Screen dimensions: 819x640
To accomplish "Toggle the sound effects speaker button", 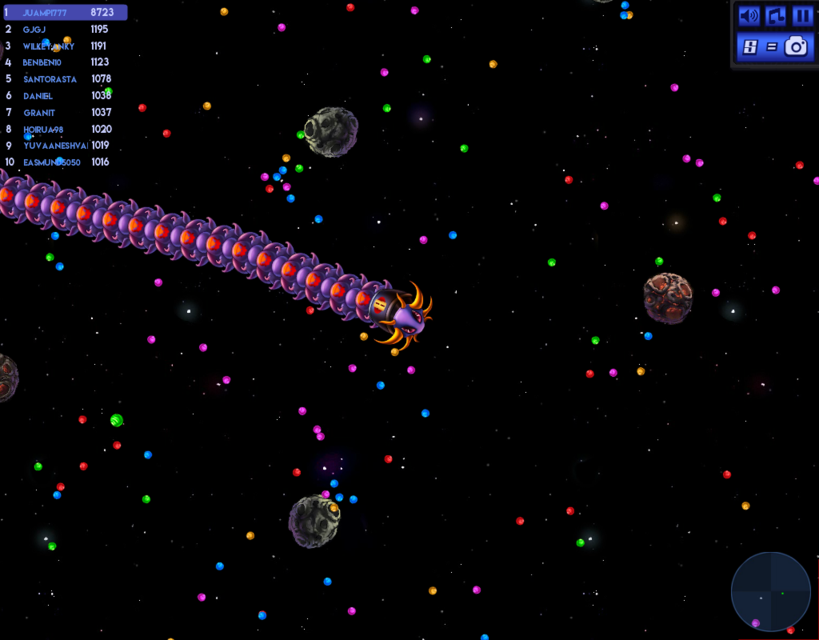I will (748, 16).
